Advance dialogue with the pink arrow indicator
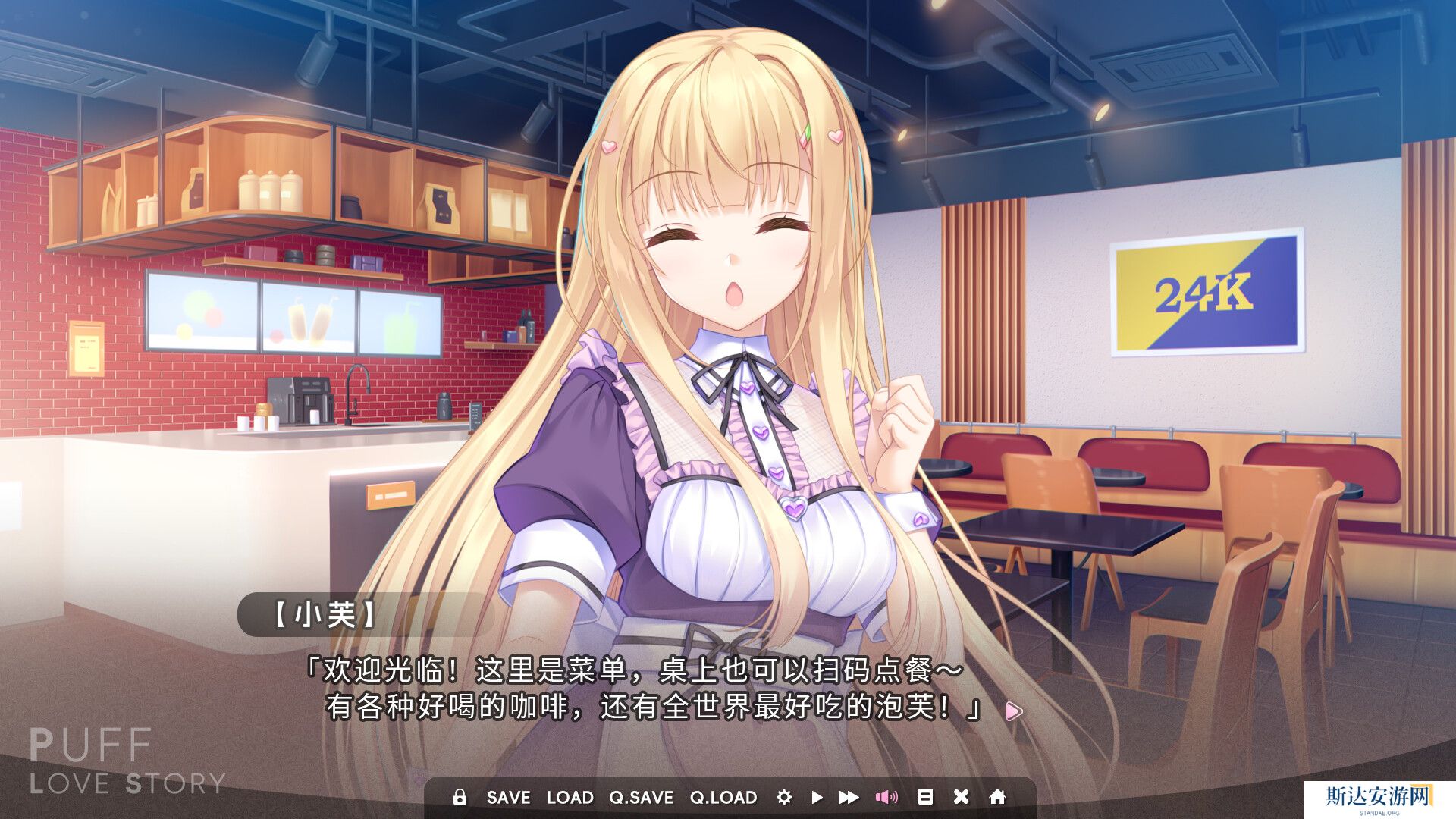This screenshot has width=1456, height=819. [x=1013, y=711]
